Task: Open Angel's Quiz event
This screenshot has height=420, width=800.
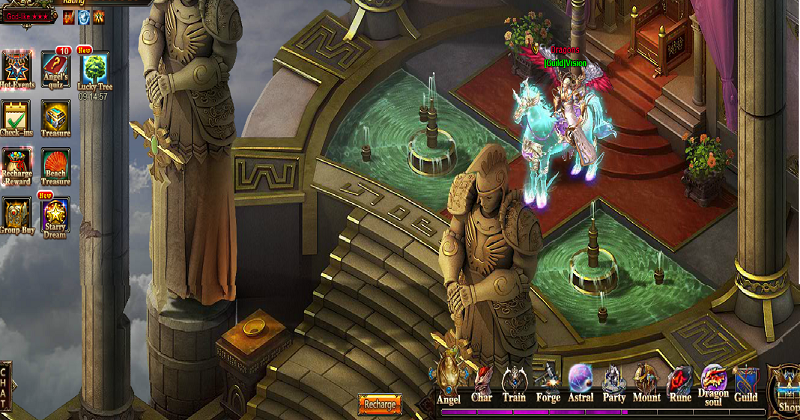Action: [56, 68]
